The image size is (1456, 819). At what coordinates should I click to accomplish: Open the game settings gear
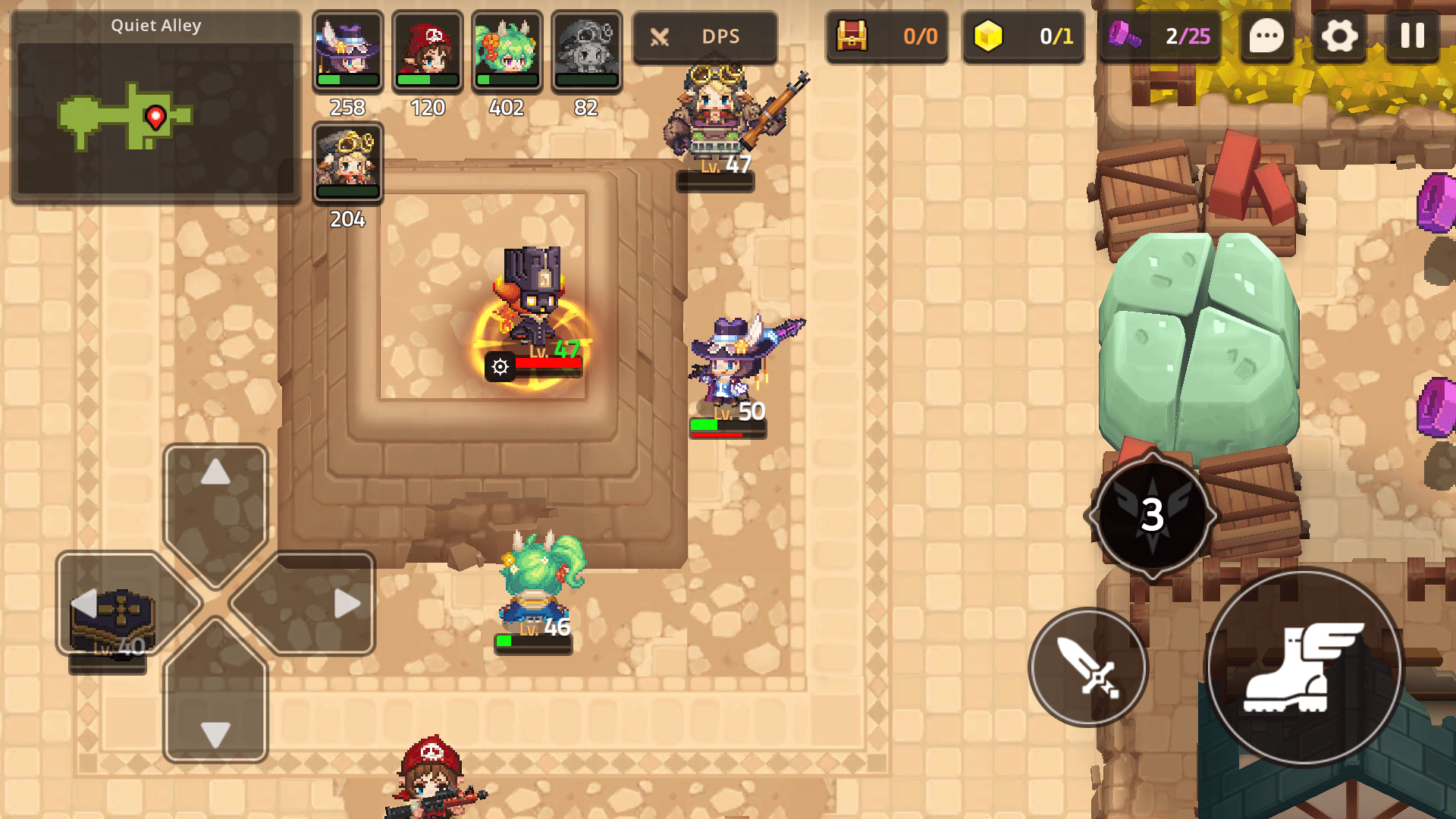tap(1339, 36)
